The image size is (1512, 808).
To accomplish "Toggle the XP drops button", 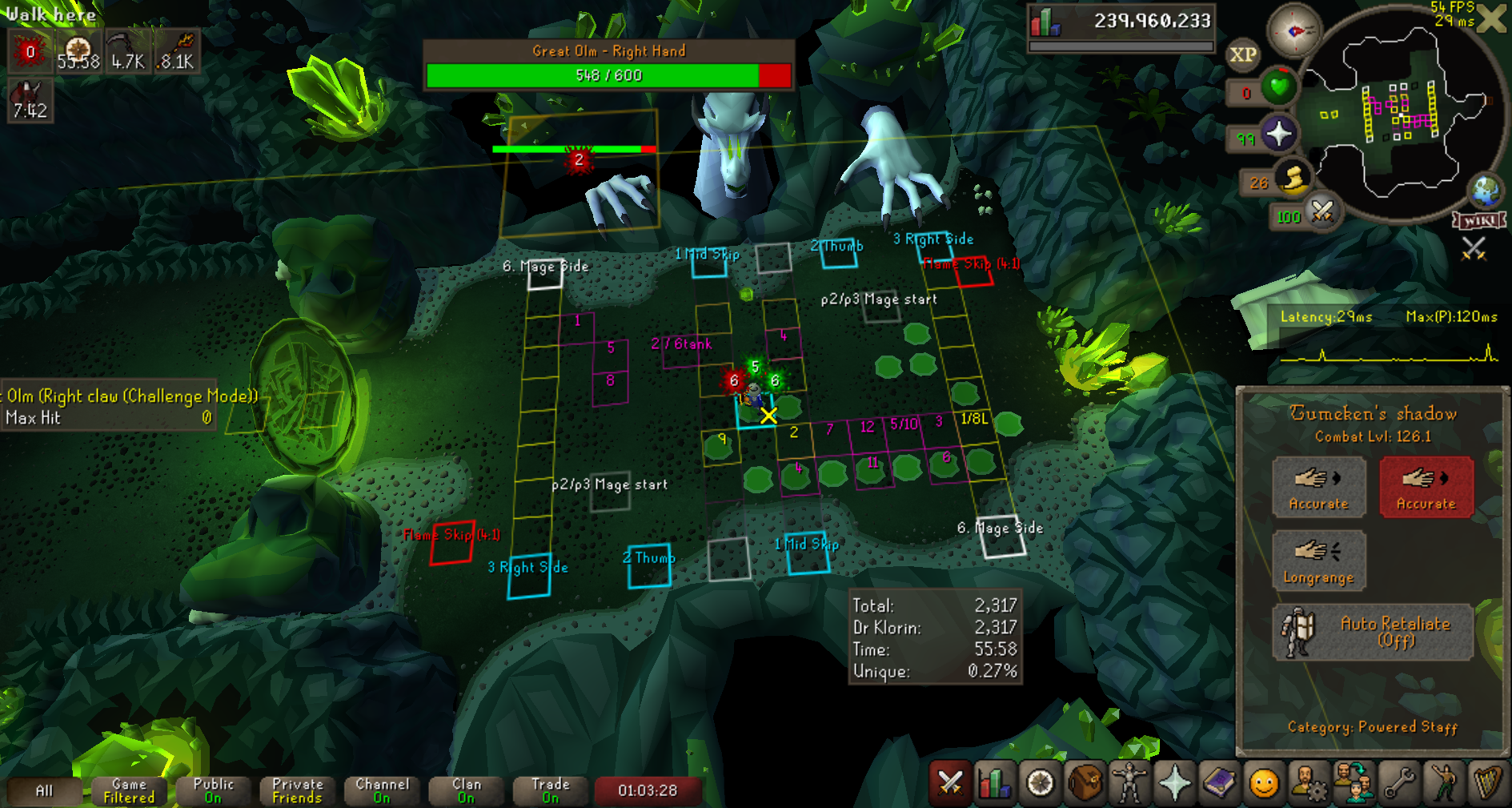I will click(x=1242, y=55).
